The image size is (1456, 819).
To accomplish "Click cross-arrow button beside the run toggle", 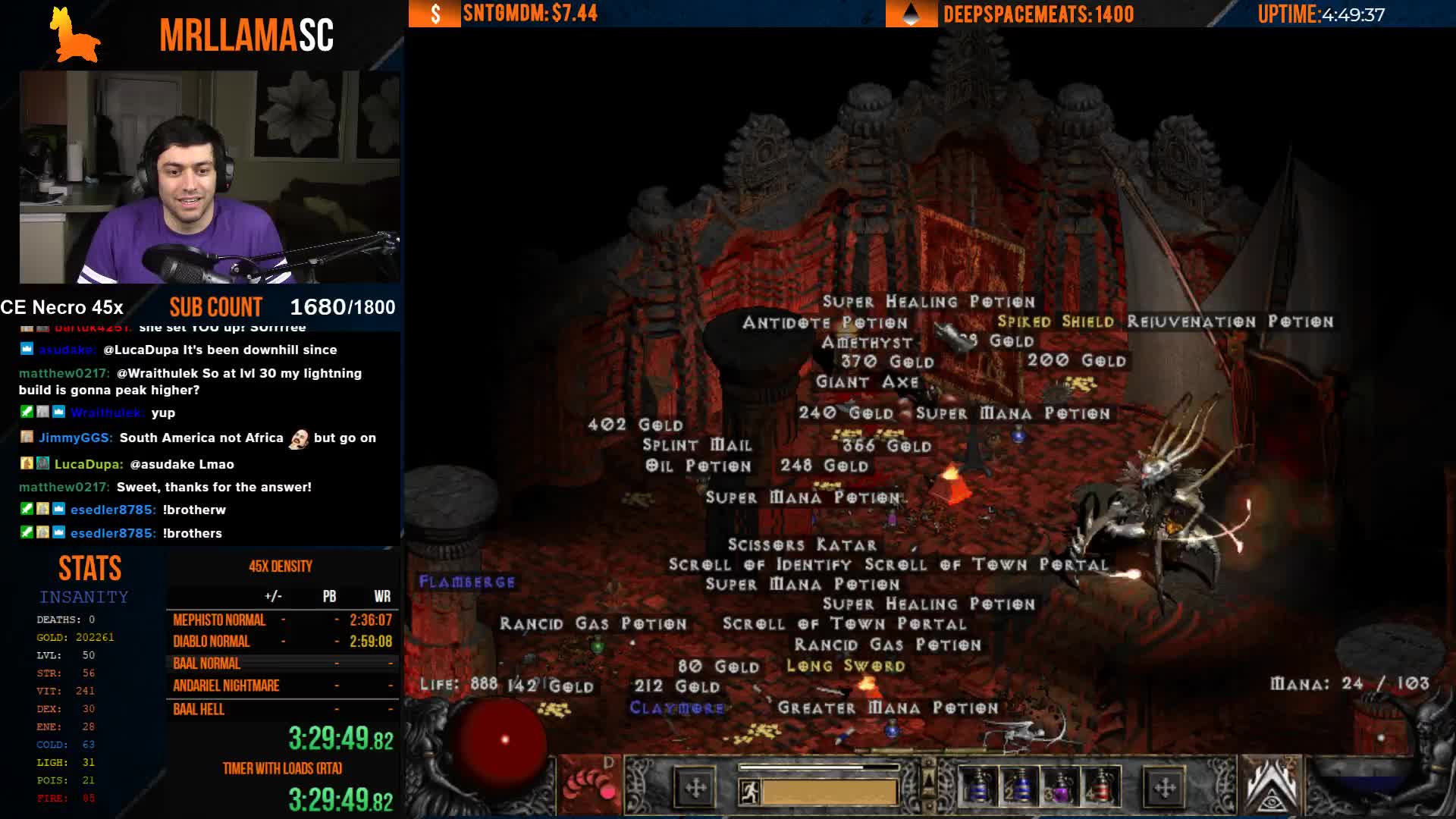I will pyautogui.click(x=695, y=788).
